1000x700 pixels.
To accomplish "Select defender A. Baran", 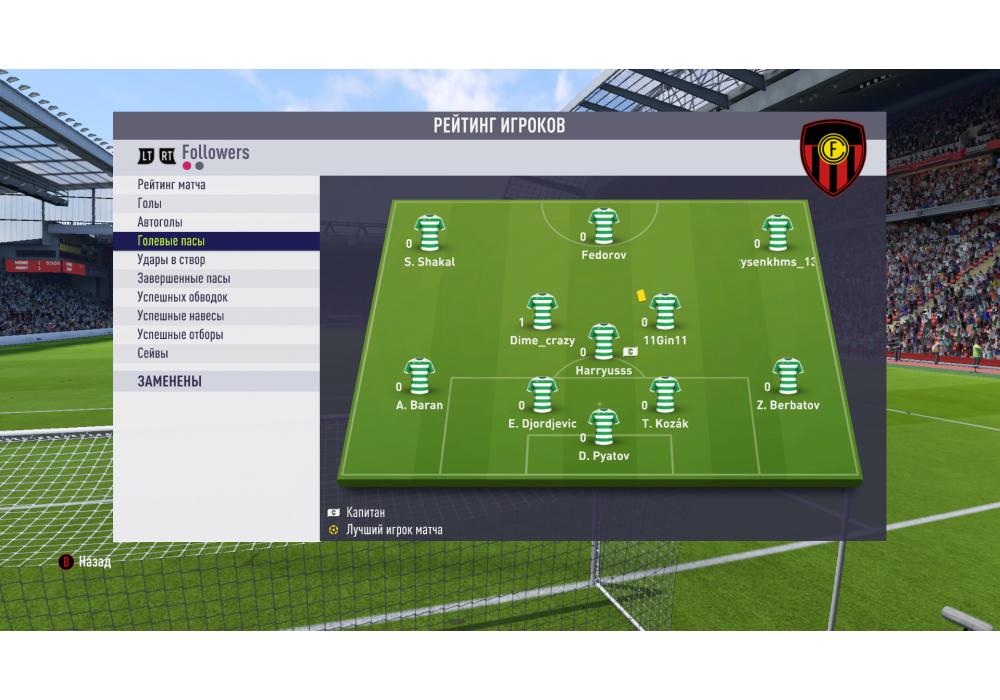I will pyautogui.click(x=419, y=377).
